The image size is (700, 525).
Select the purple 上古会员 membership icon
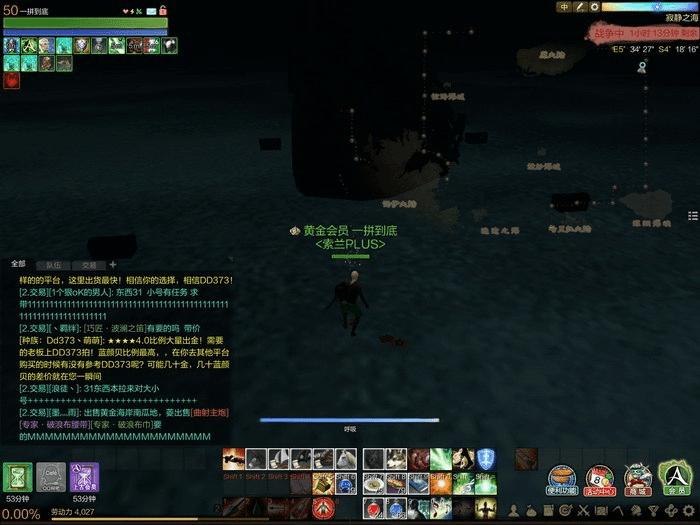[x=84, y=477]
